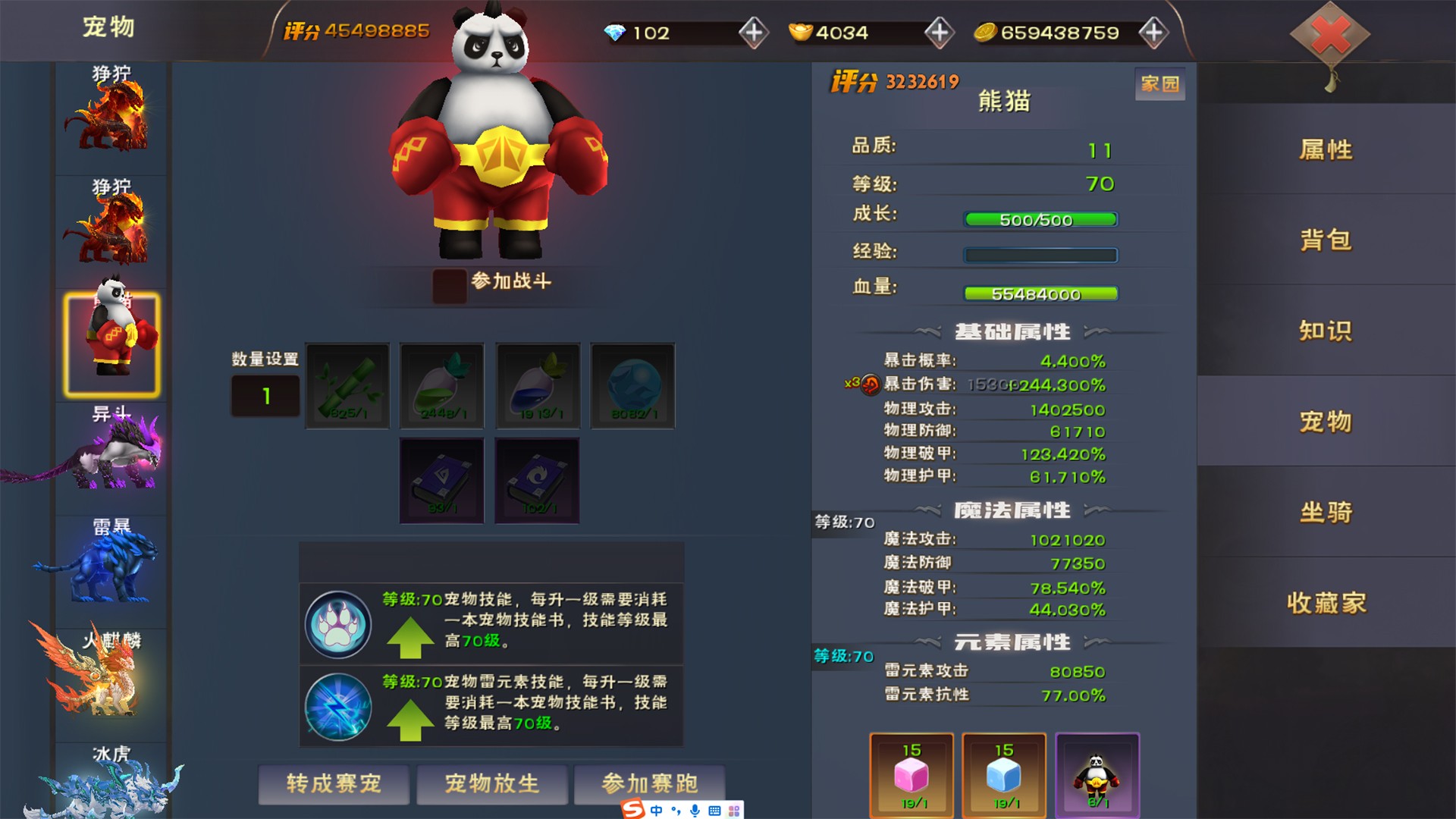Image resolution: width=1456 pixels, height=819 pixels.
Task: Open the 背包 backpack tab
Action: click(x=1326, y=240)
